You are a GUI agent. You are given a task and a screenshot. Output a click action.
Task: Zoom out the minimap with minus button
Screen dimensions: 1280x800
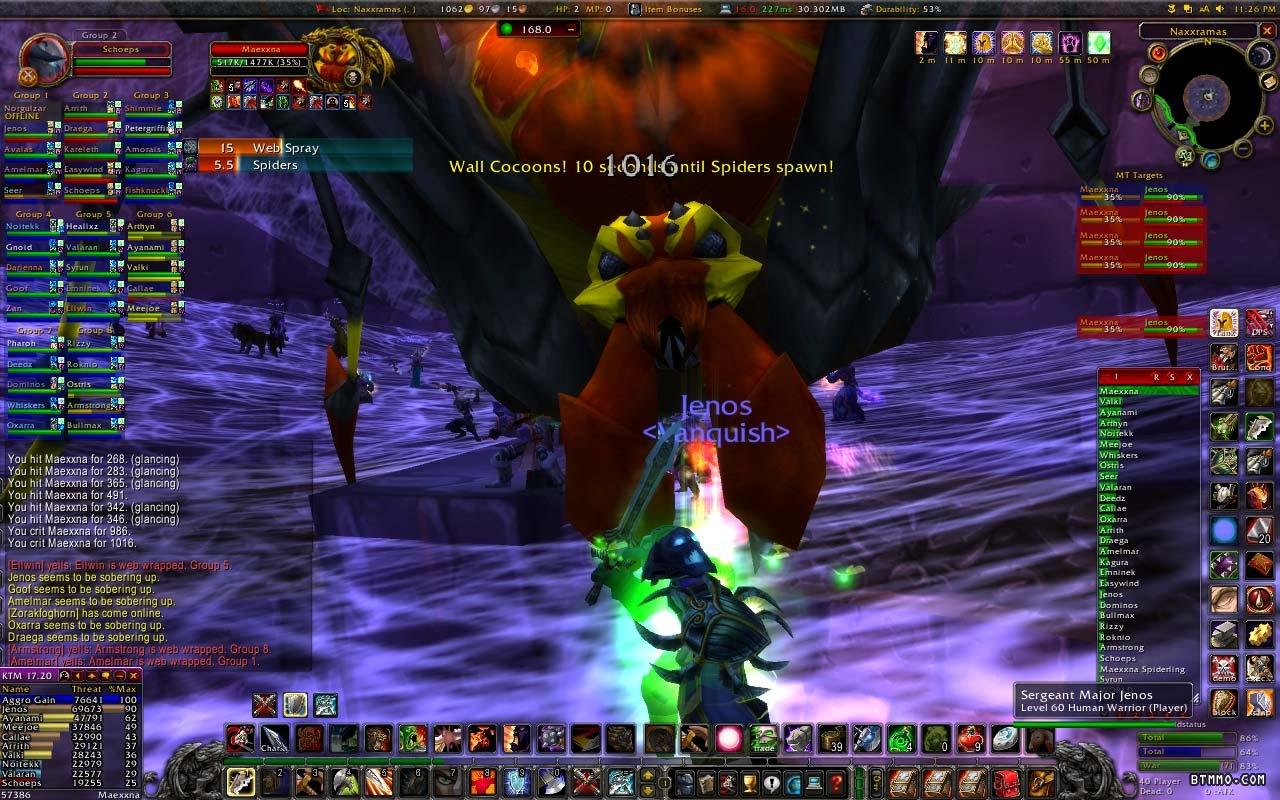coord(1241,150)
